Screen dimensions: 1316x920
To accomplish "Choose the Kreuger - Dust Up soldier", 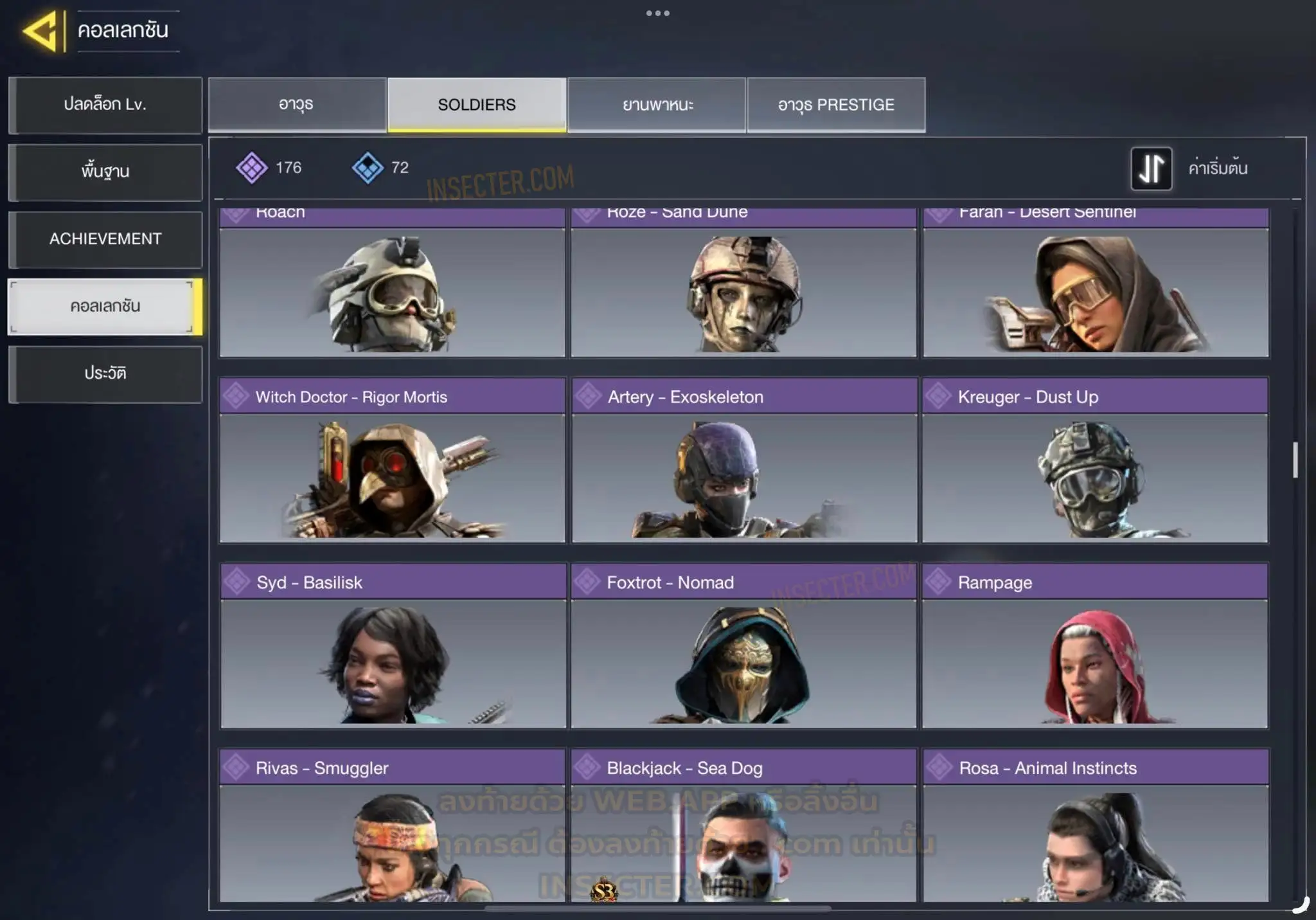I will point(1095,460).
